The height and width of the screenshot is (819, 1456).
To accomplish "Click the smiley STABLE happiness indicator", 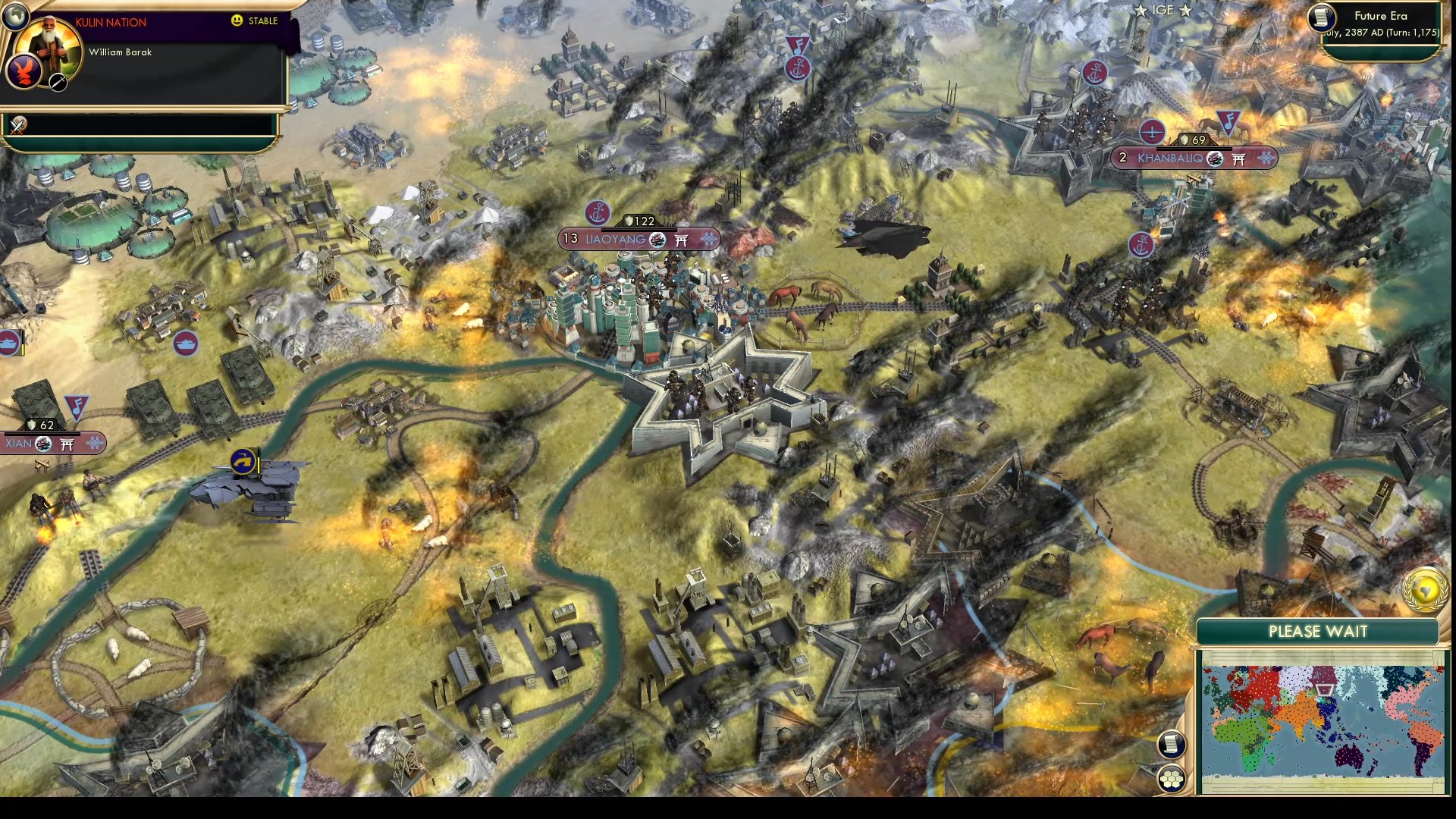I will coord(236,21).
